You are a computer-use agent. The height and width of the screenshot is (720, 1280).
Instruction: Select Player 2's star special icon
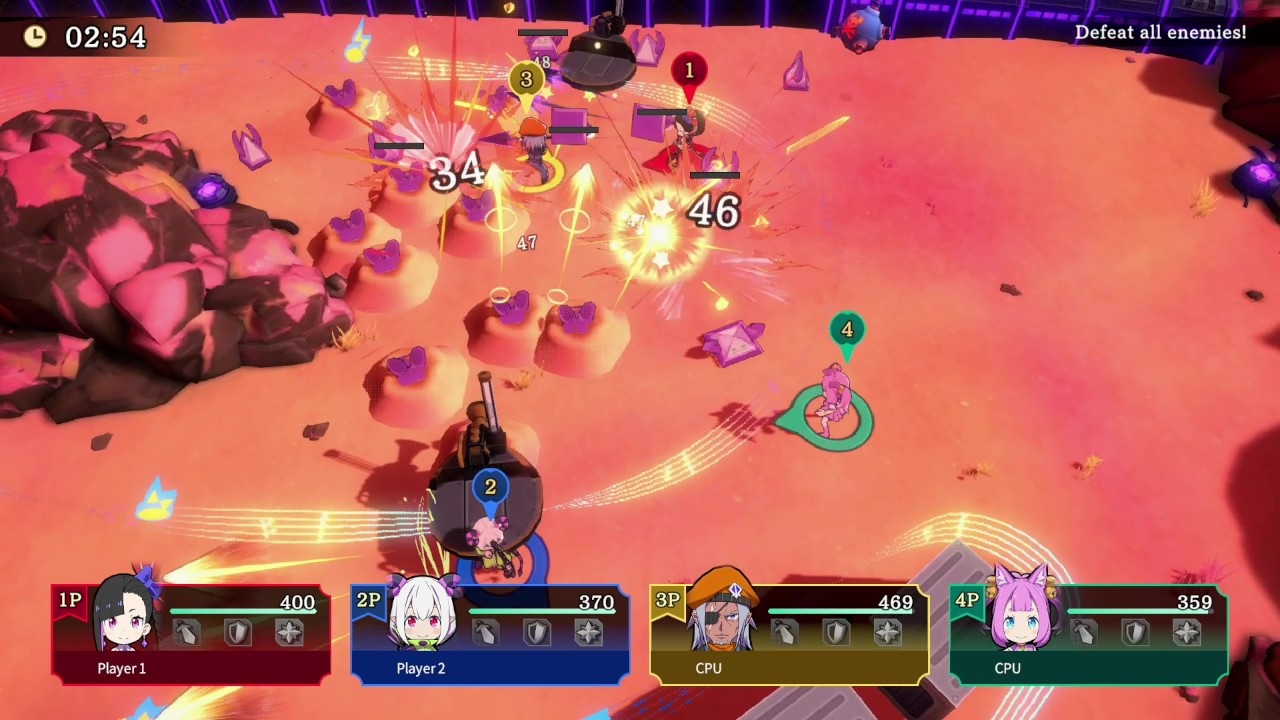tap(590, 632)
